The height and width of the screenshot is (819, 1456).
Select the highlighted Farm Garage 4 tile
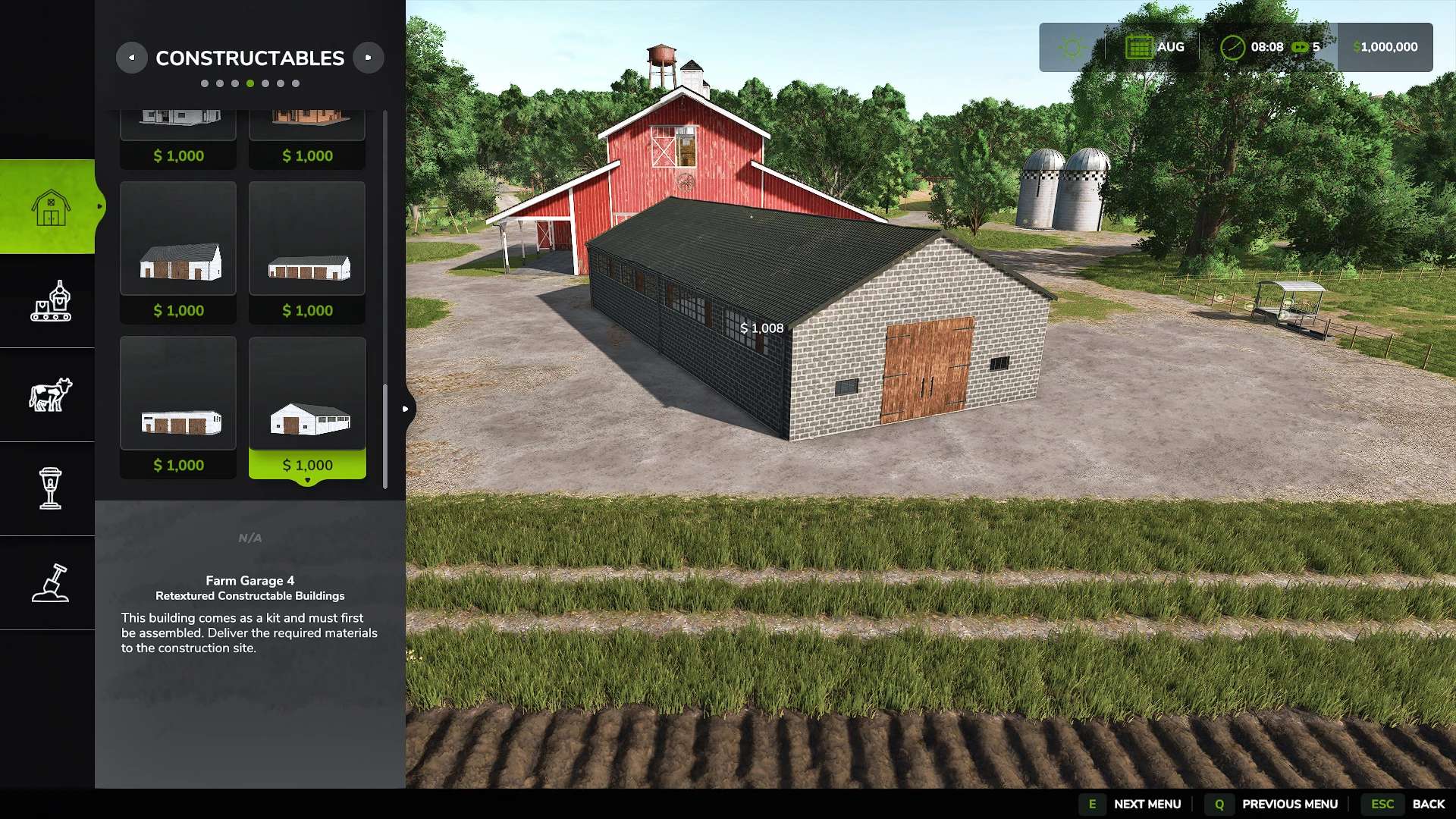[x=307, y=407]
